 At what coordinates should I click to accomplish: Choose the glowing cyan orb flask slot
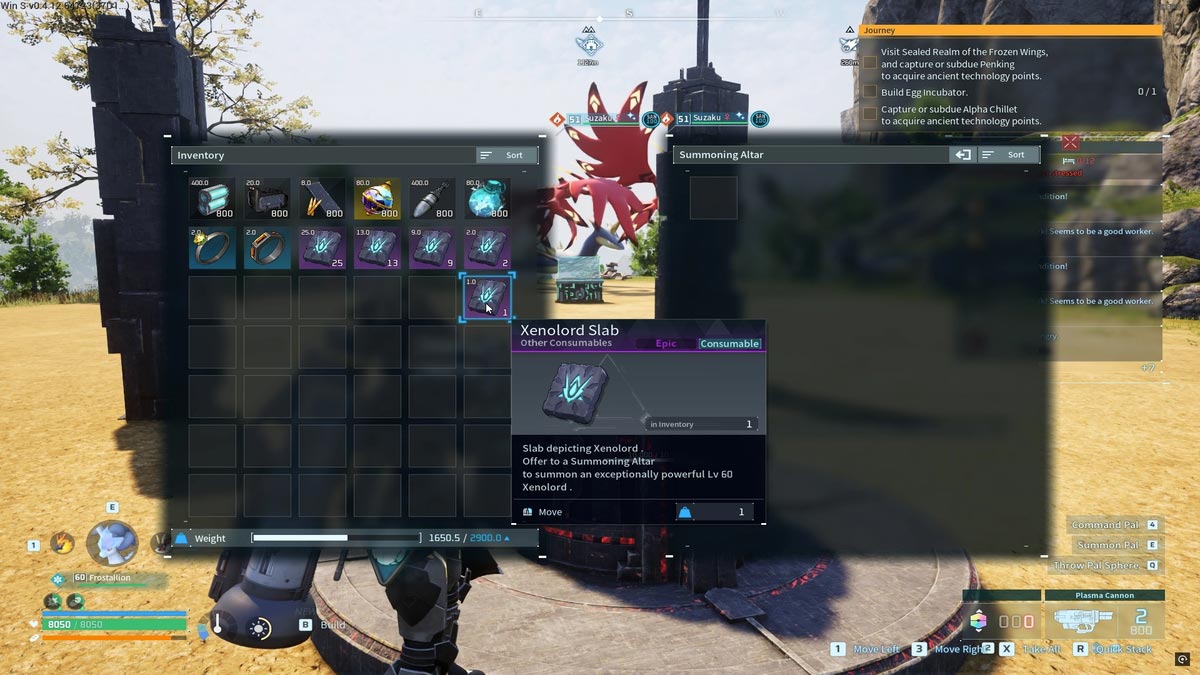pos(487,198)
